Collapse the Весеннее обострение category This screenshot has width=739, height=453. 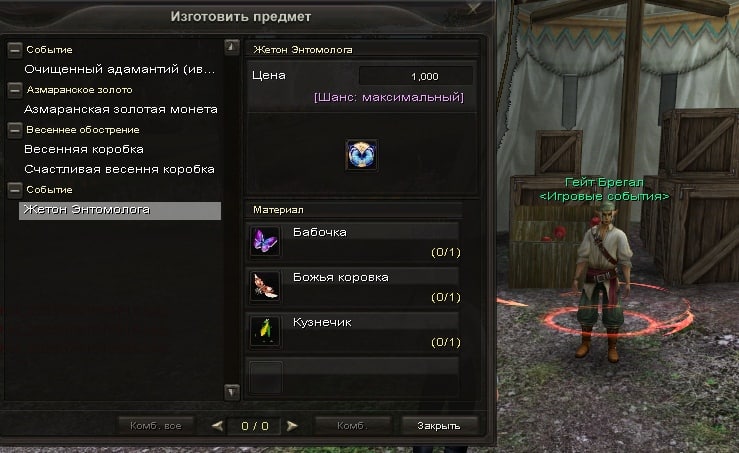click(14, 129)
